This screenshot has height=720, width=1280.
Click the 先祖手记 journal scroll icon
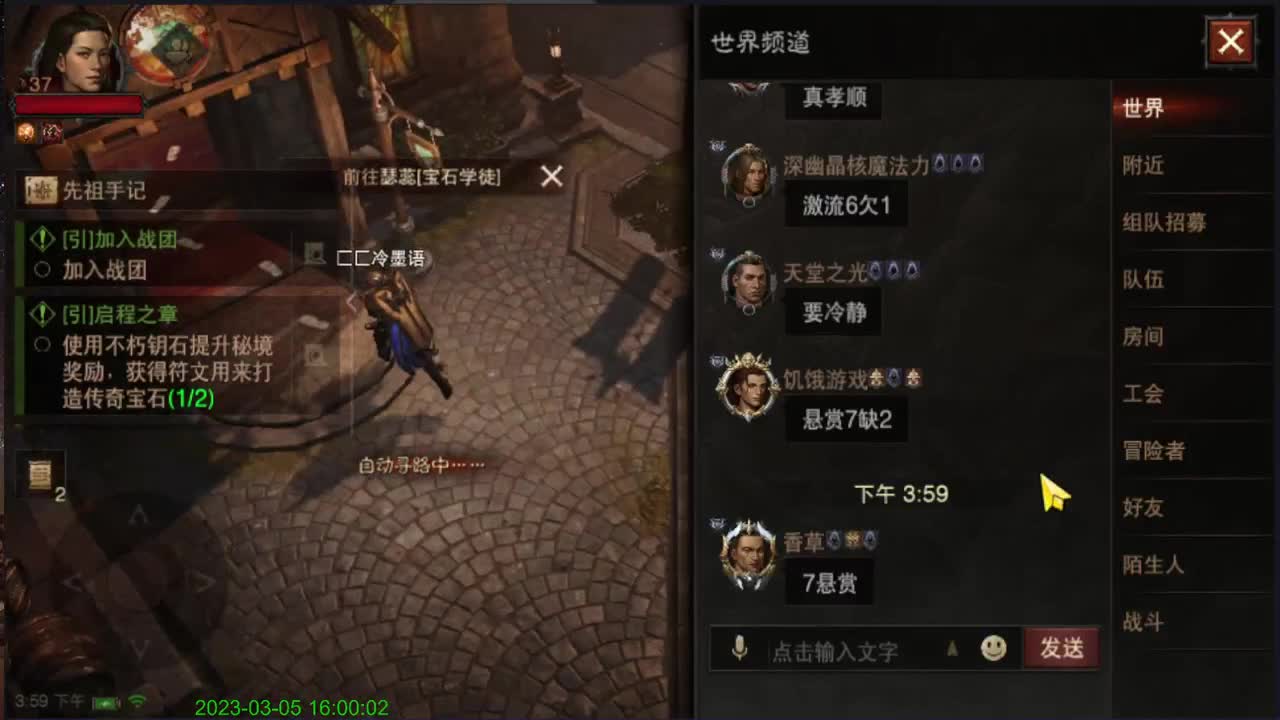40,191
